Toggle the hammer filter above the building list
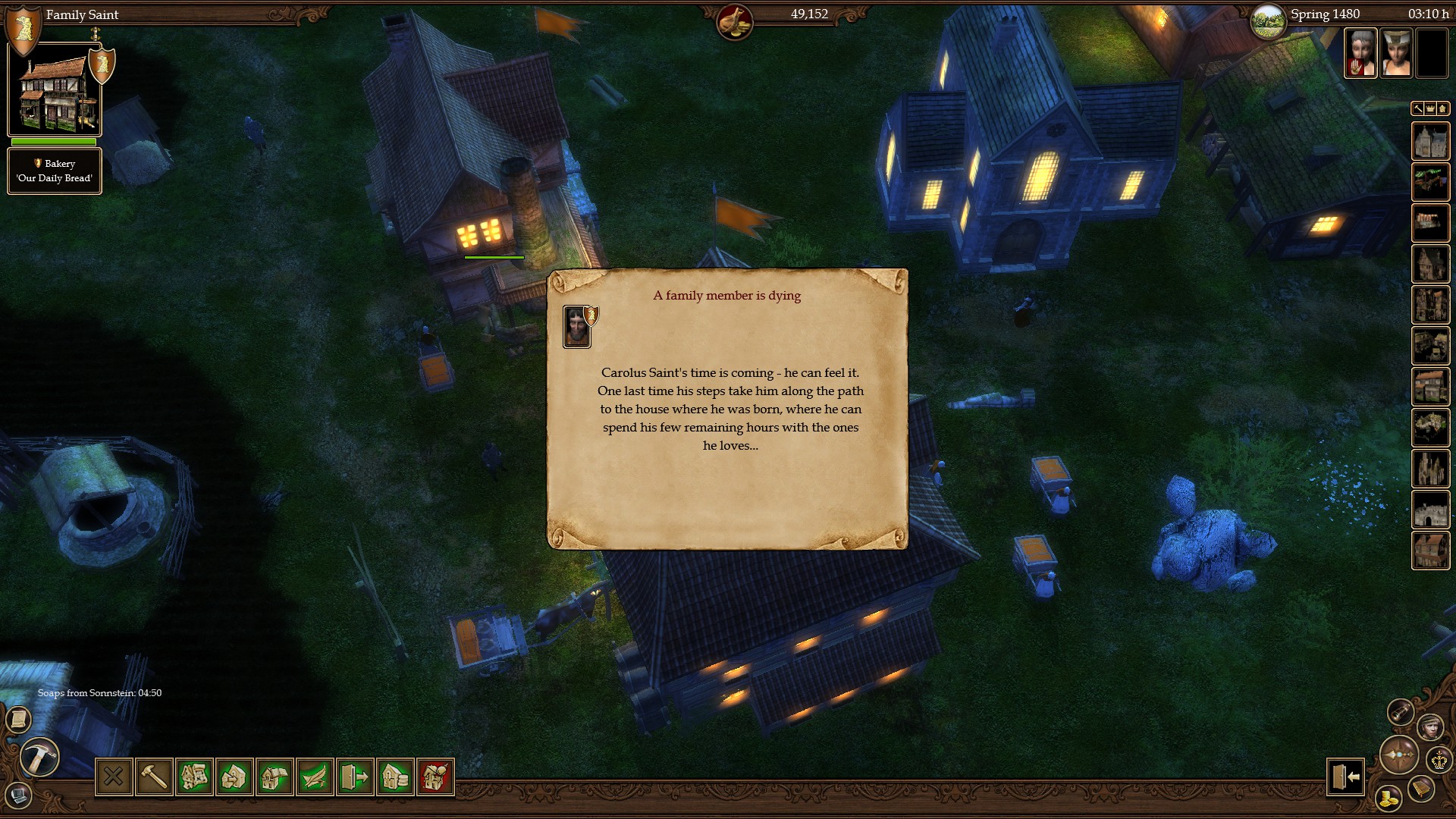Screen dimensions: 1456x819 [1417, 108]
